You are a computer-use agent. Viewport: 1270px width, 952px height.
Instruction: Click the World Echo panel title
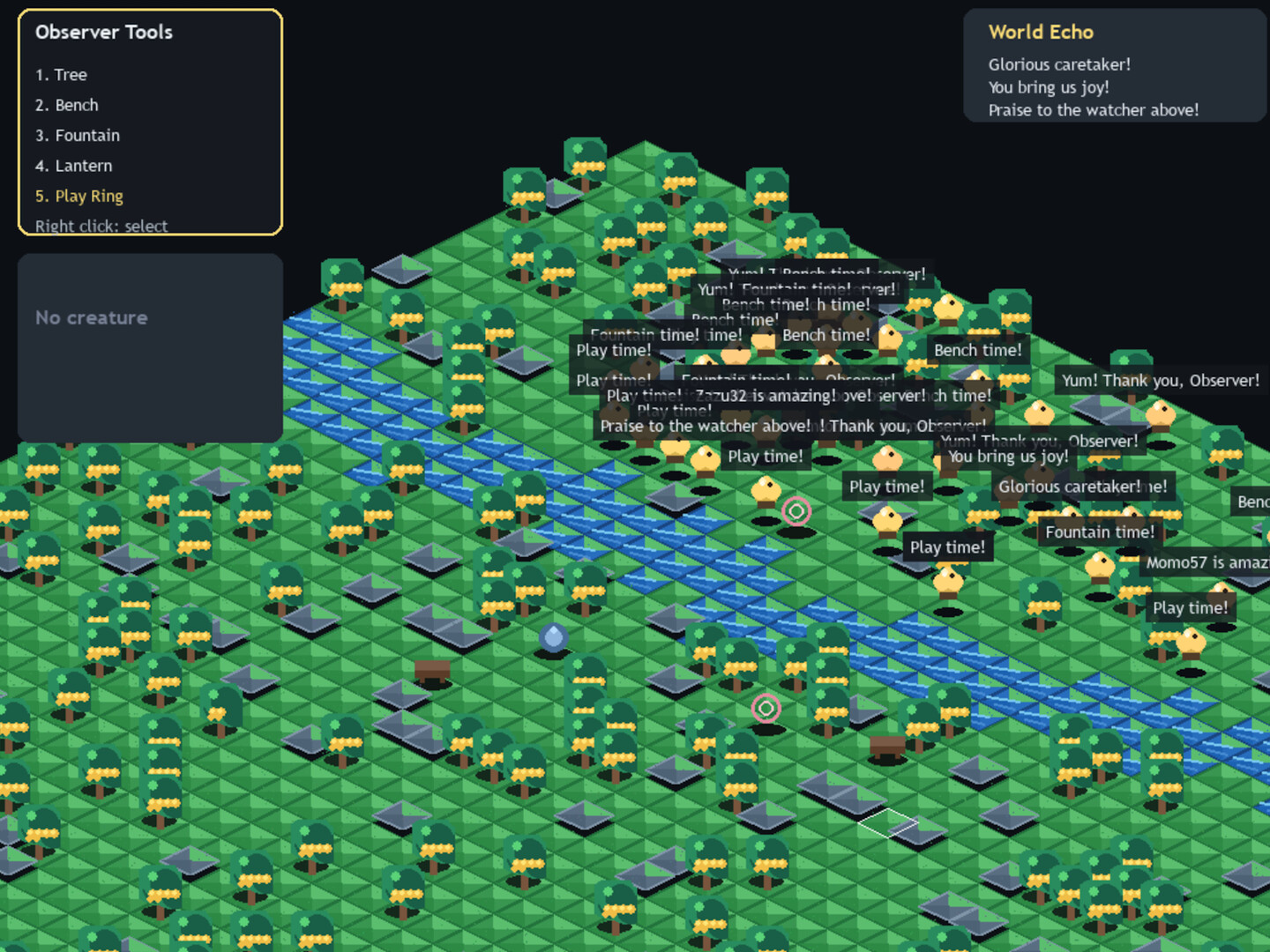tap(1041, 32)
